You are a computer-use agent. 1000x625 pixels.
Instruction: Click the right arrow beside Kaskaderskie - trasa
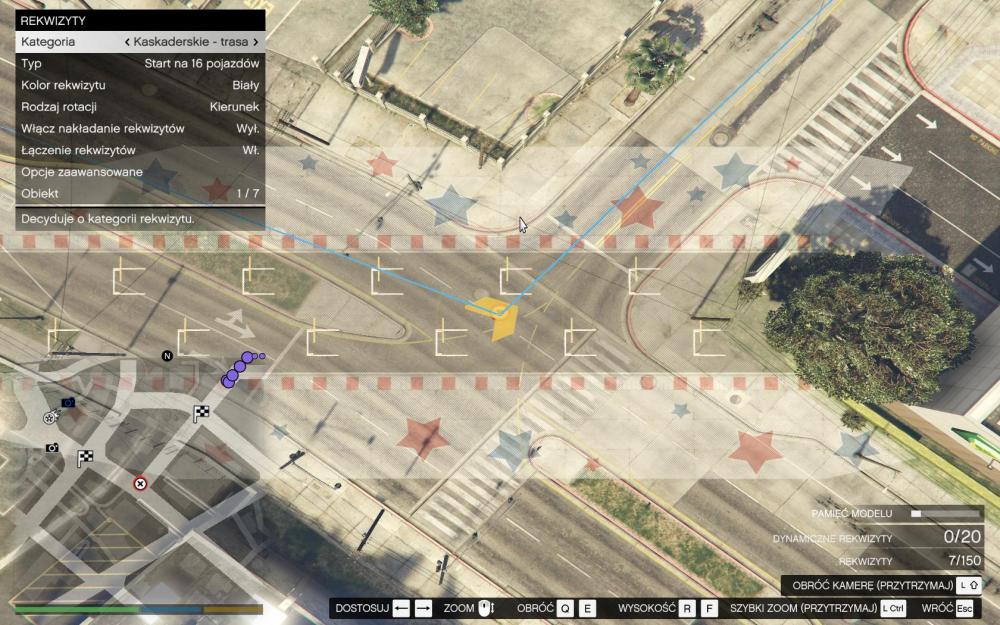pos(256,42)
